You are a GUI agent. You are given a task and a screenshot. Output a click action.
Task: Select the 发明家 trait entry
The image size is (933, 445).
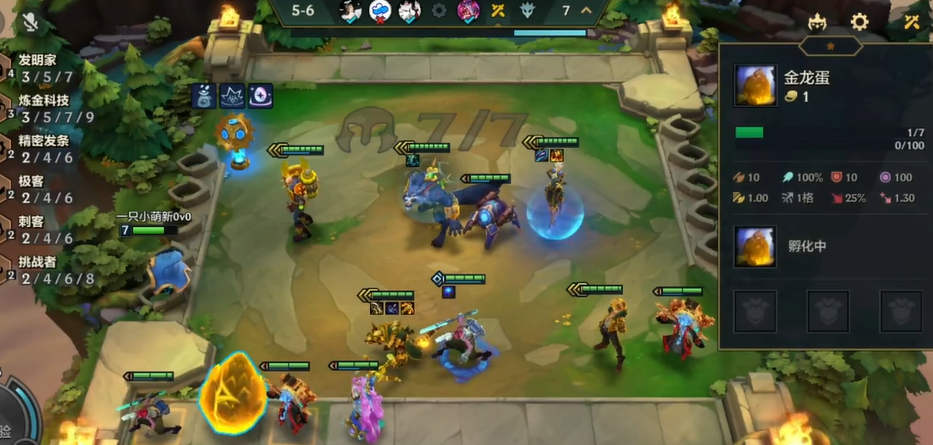pyautogui.click(x=40, y=69)
